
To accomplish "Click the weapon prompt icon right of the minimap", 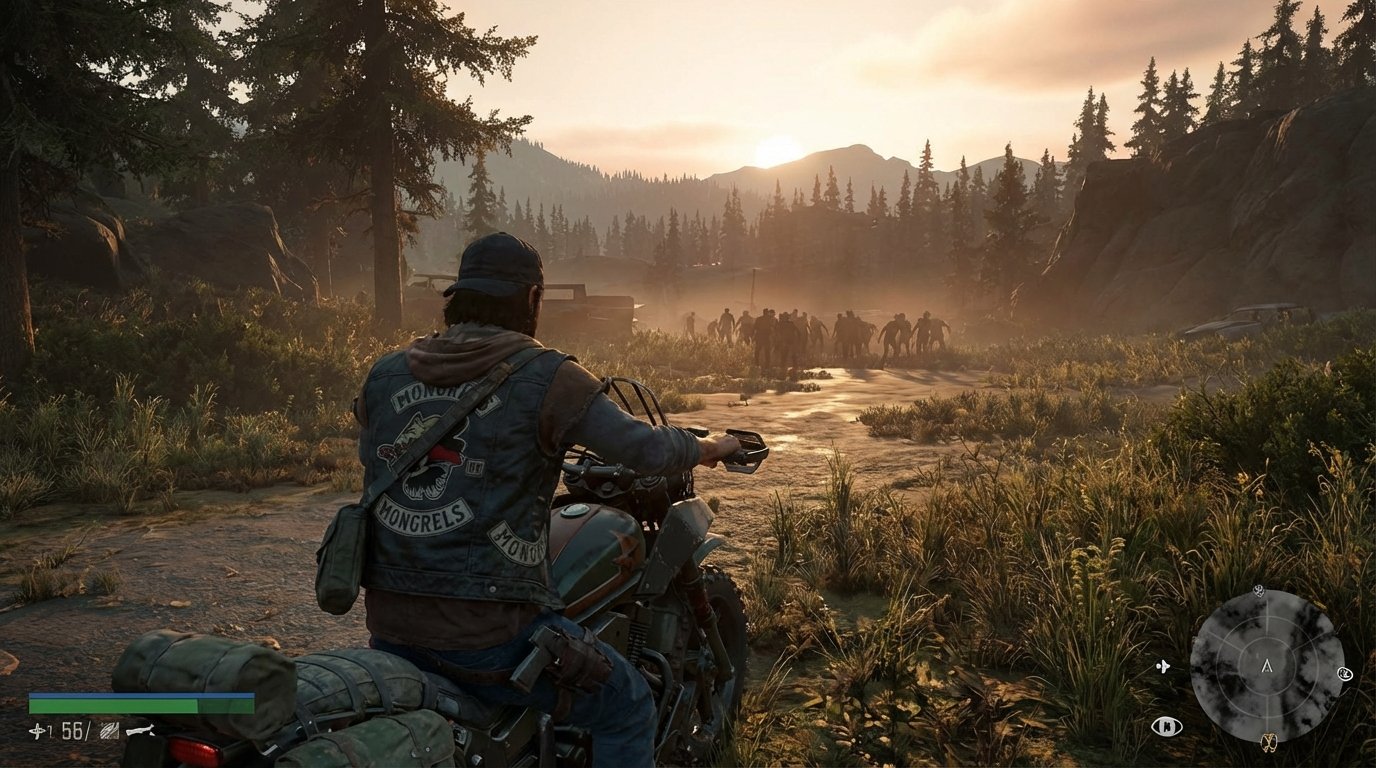I will (1345, 673).
